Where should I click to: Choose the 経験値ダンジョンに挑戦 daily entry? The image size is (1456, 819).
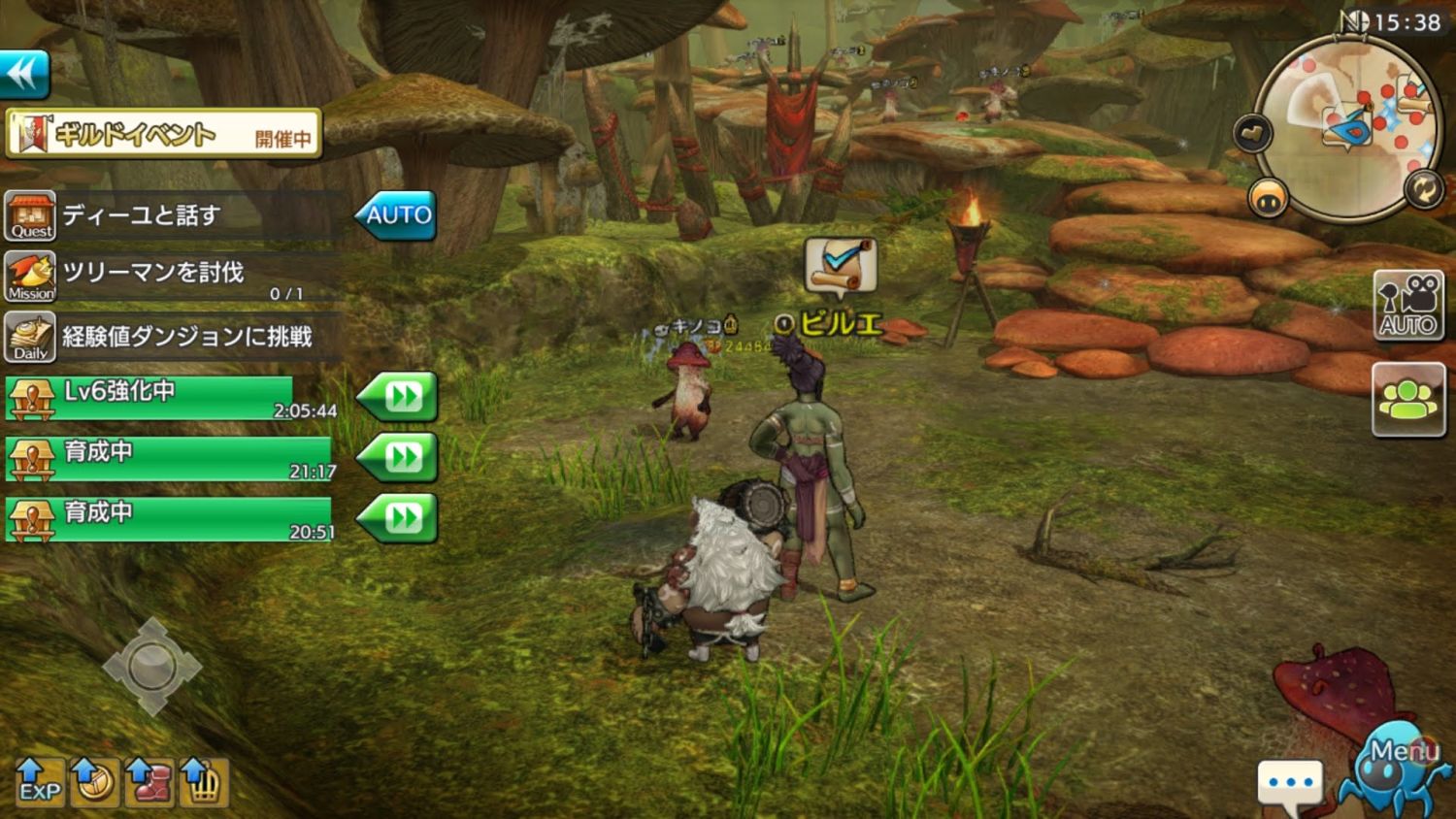coord(175,337)
